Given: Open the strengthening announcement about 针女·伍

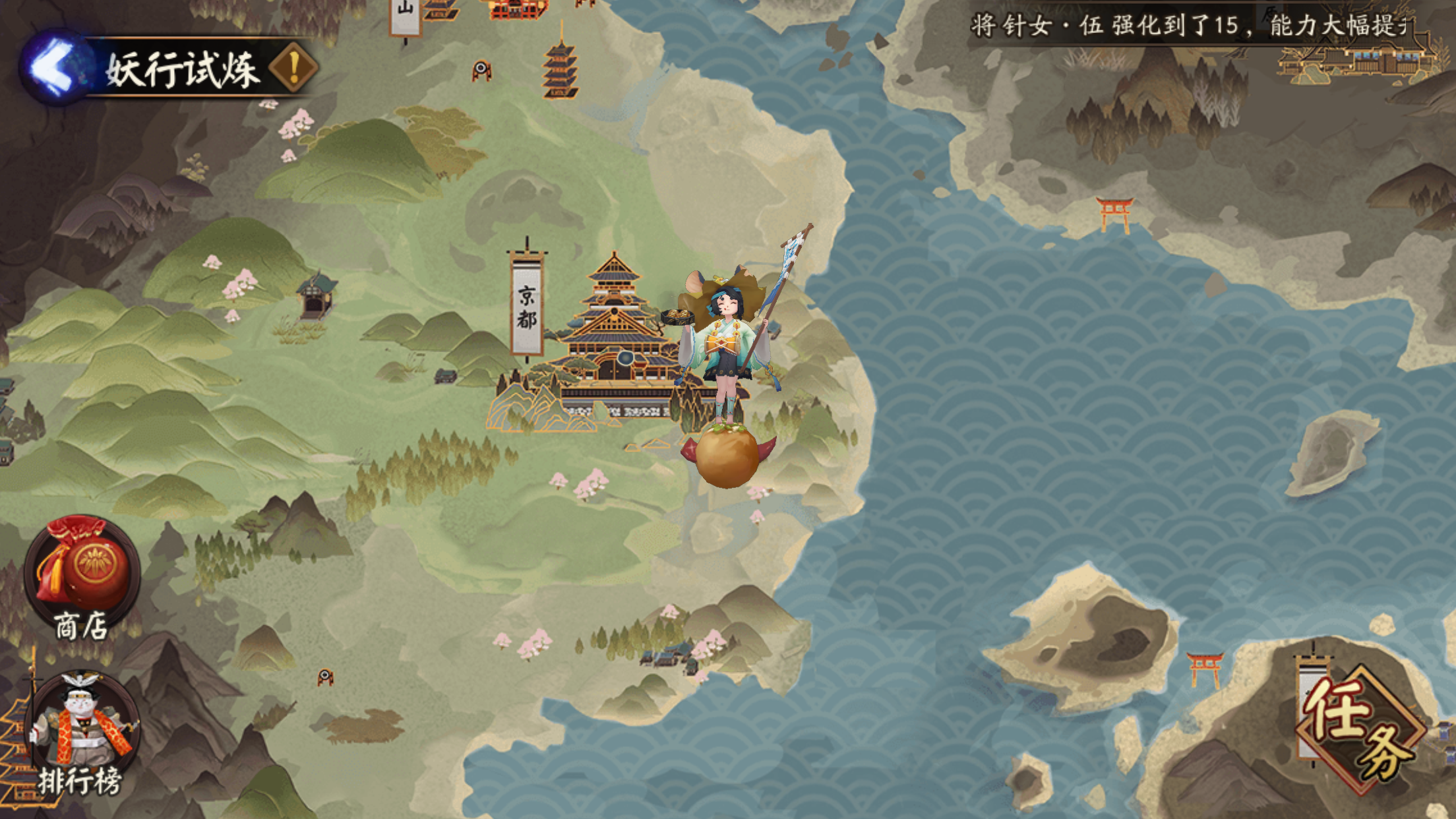Looking at the screenshot, I should pyautogui.click(x=1187, y=23).
